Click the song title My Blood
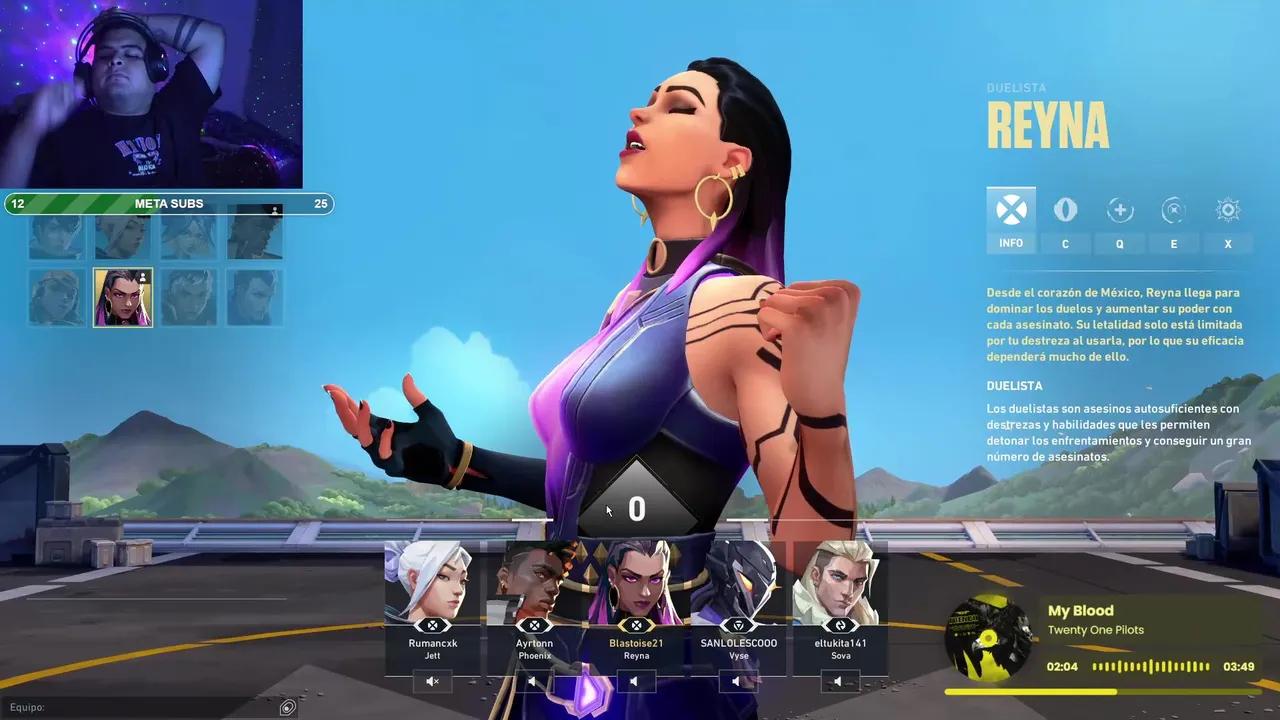This screenshot has height=720, width=1280. tap(1080, 610)
